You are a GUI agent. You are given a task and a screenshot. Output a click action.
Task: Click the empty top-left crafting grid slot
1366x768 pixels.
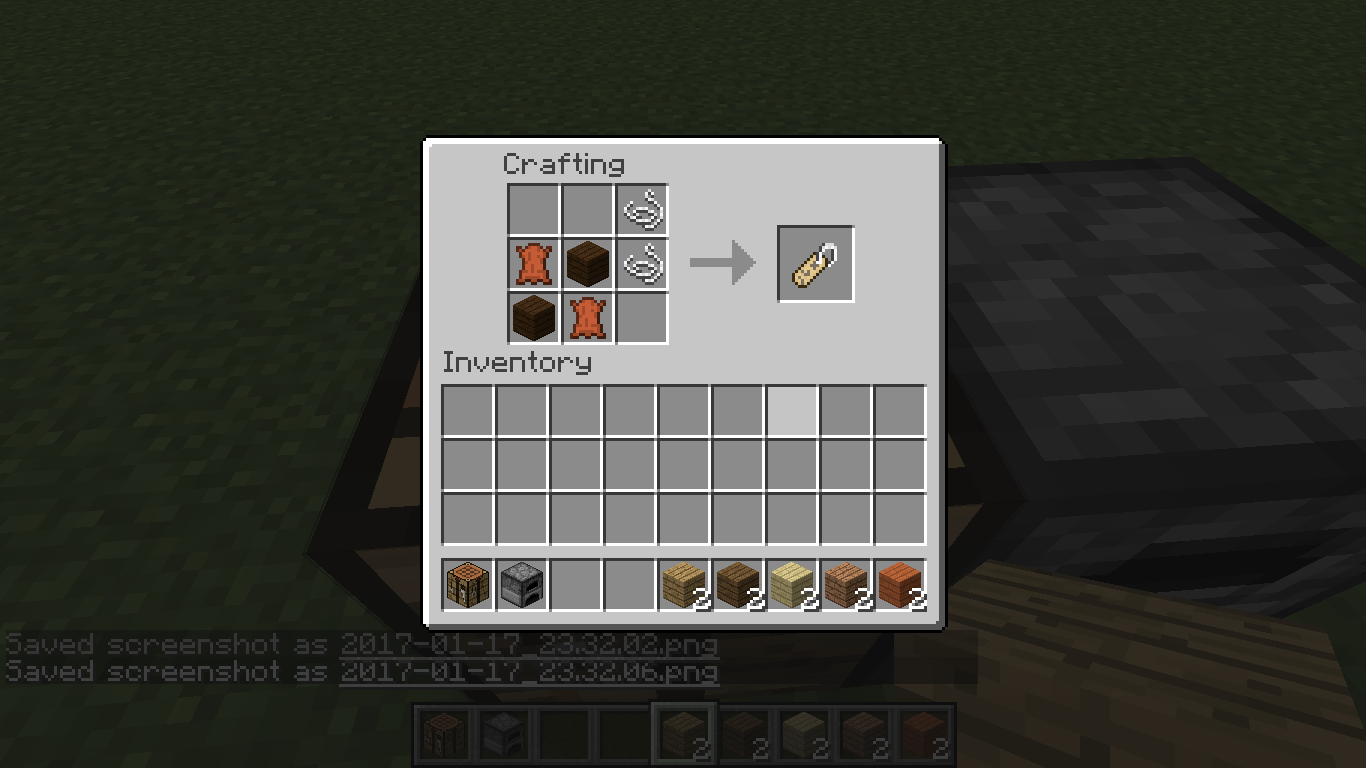[x=533, y=209]
